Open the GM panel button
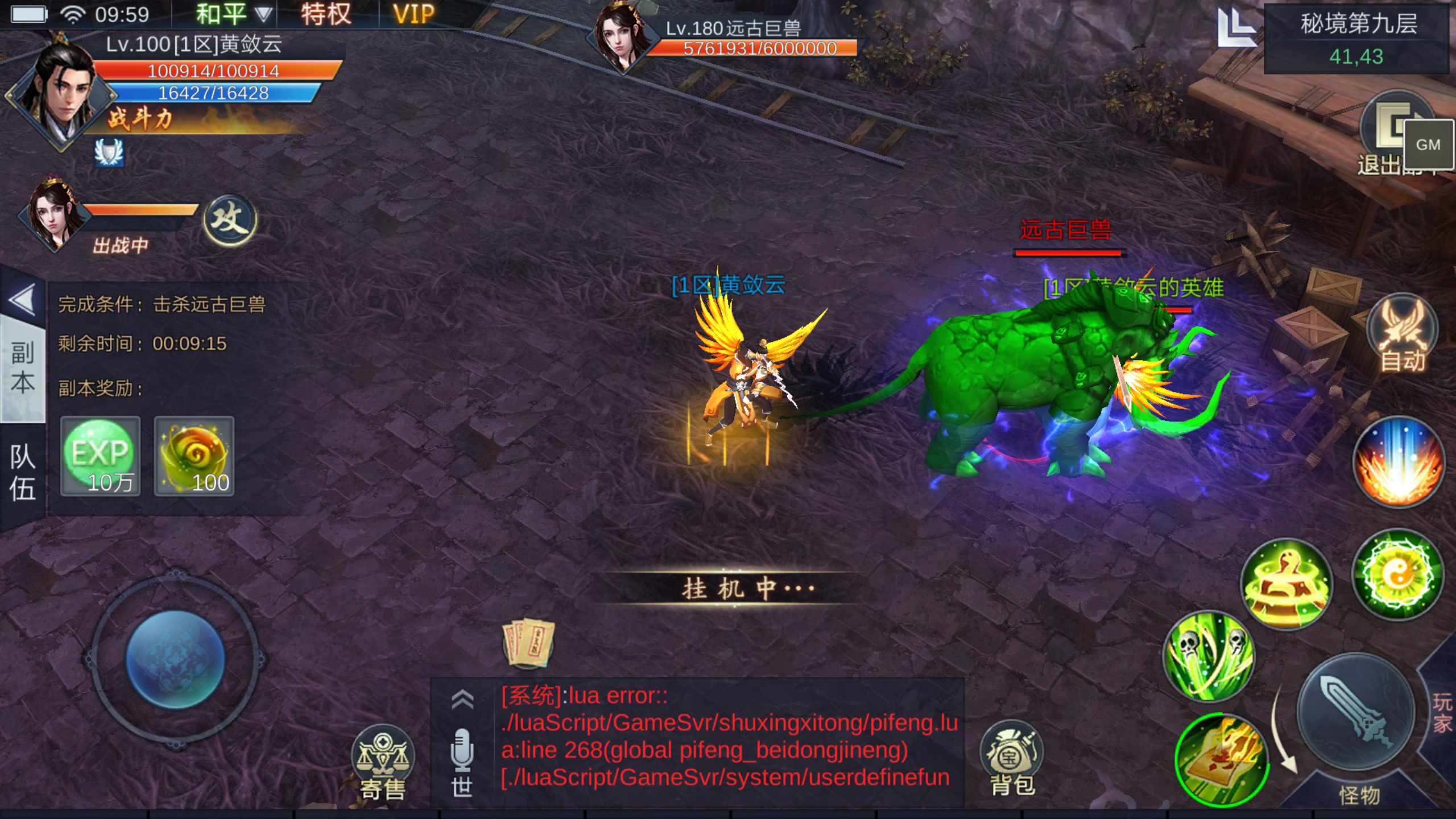This screenshot has width=1456, height=819. [1428, 144]
